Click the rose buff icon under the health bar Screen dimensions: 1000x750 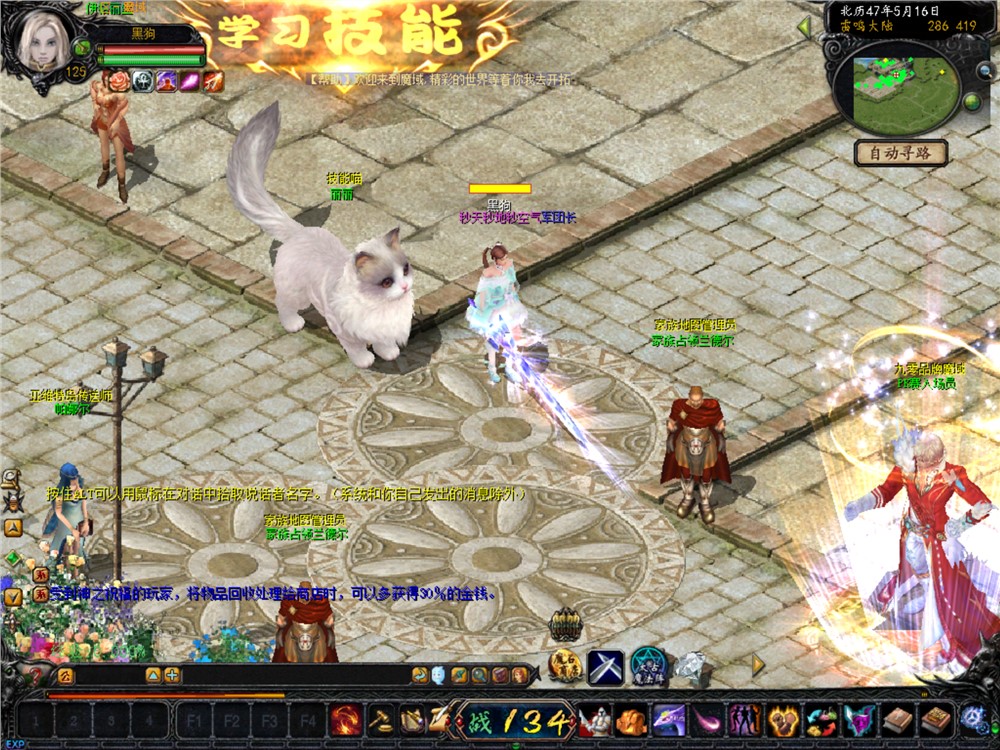pyautogui.click(x=117, y=81)
